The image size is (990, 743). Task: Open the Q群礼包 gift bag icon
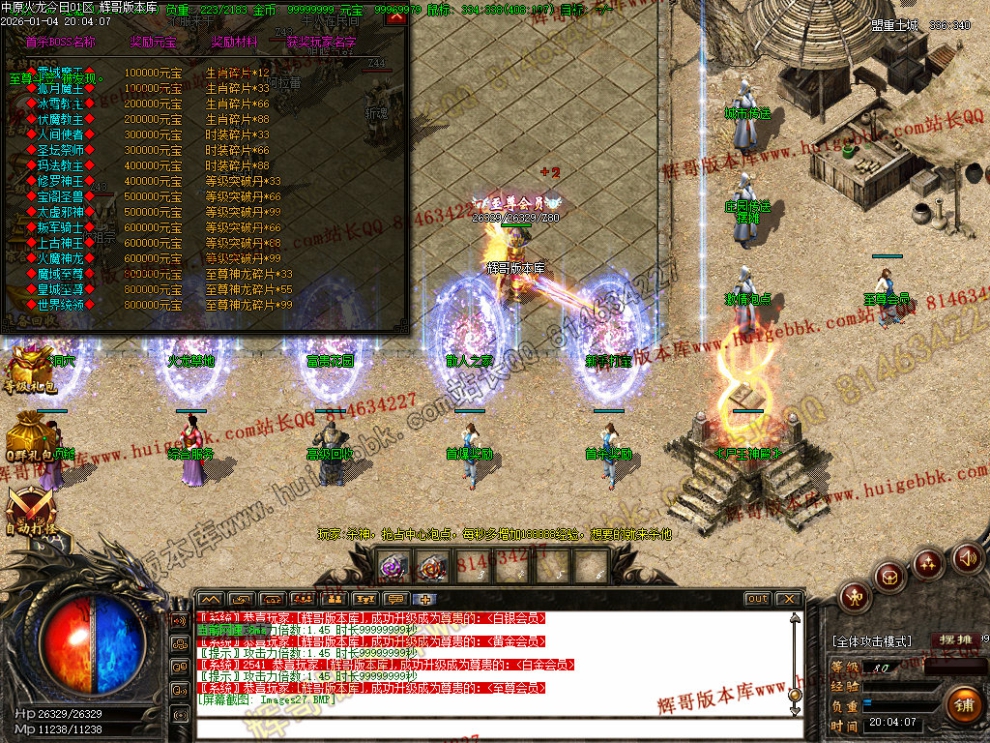click(x=28, y=438)
